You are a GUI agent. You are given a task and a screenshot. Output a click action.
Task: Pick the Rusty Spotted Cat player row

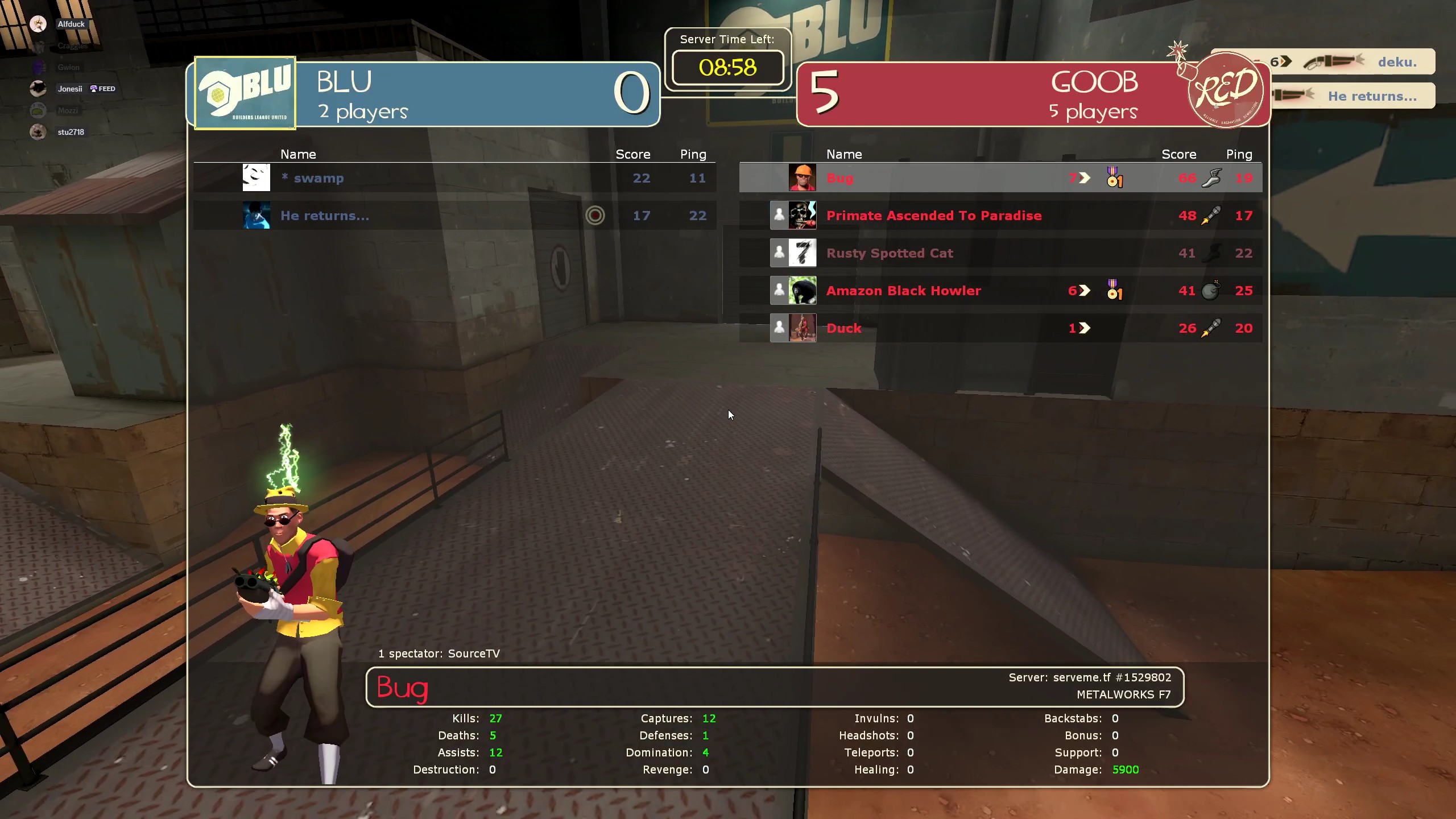(x=1000, y=253)
